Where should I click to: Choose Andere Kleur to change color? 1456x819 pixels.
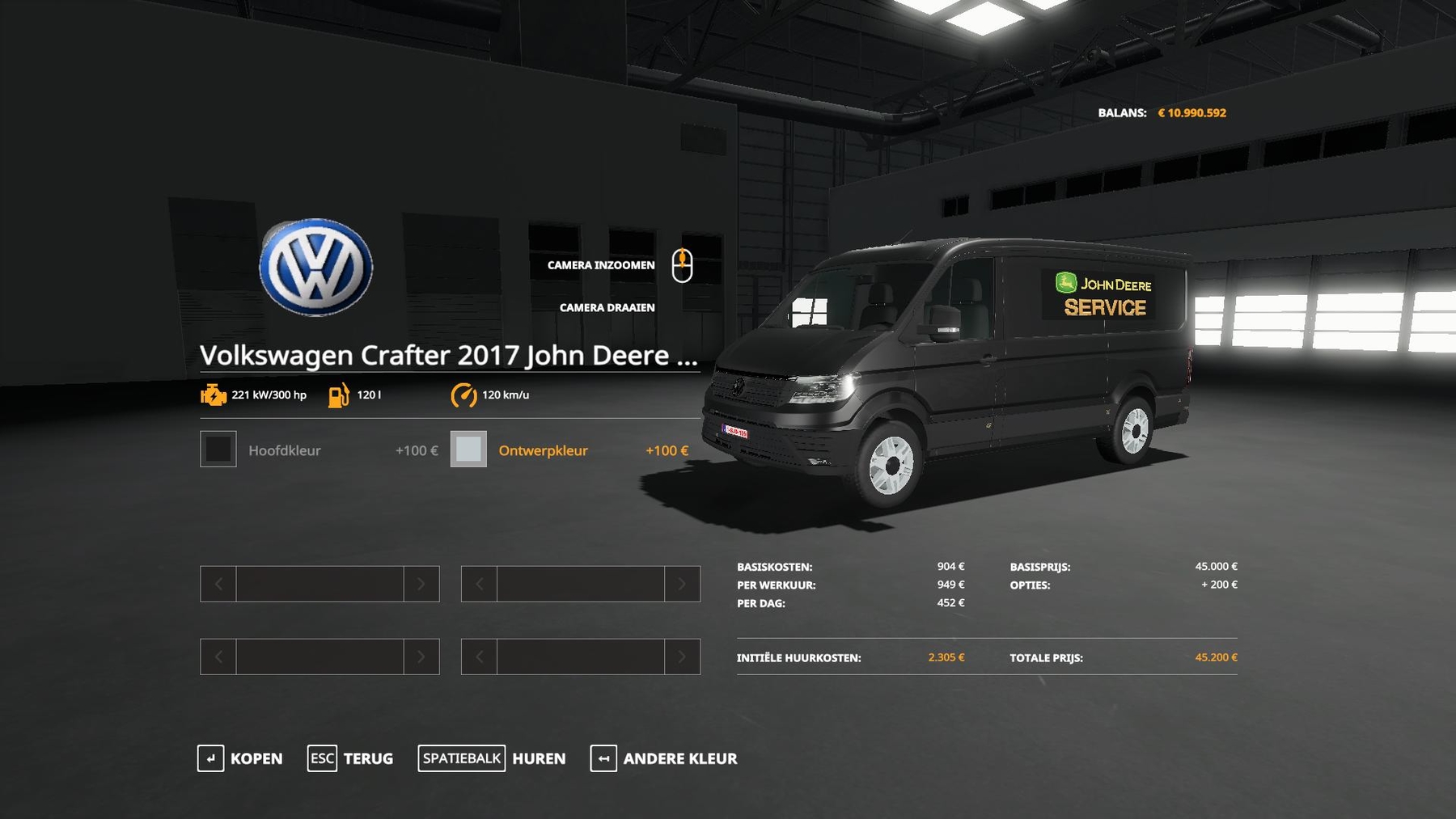pyautogui.click(x=664, y=758)
